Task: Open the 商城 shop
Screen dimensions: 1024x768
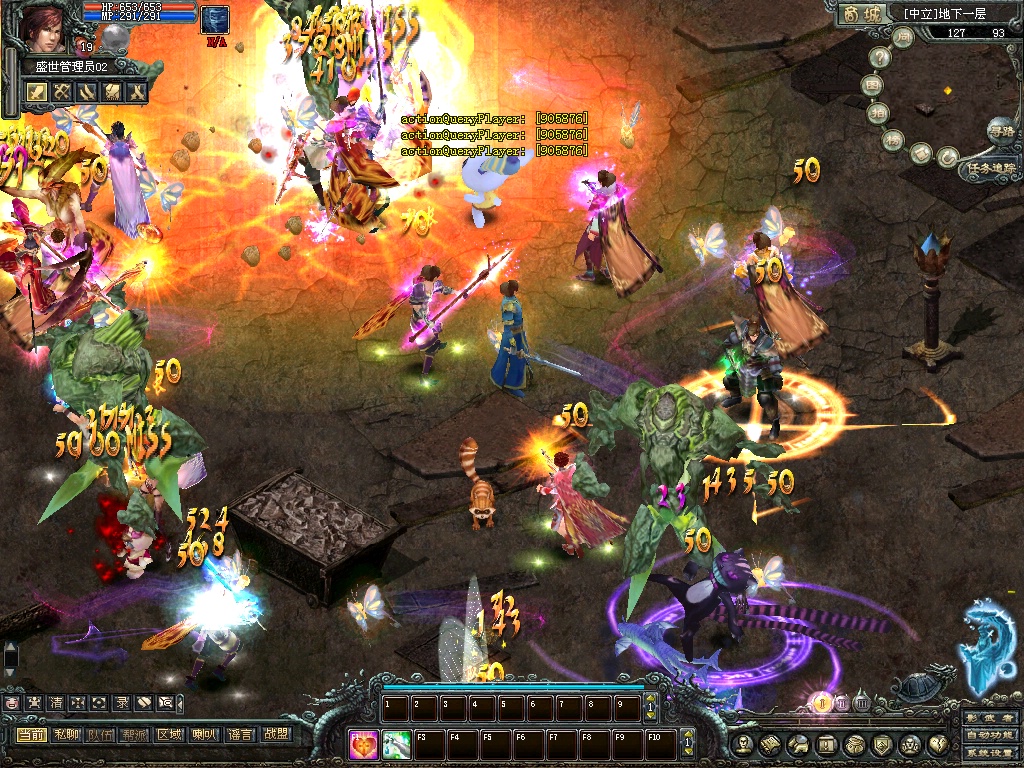Action: (862, 14)
